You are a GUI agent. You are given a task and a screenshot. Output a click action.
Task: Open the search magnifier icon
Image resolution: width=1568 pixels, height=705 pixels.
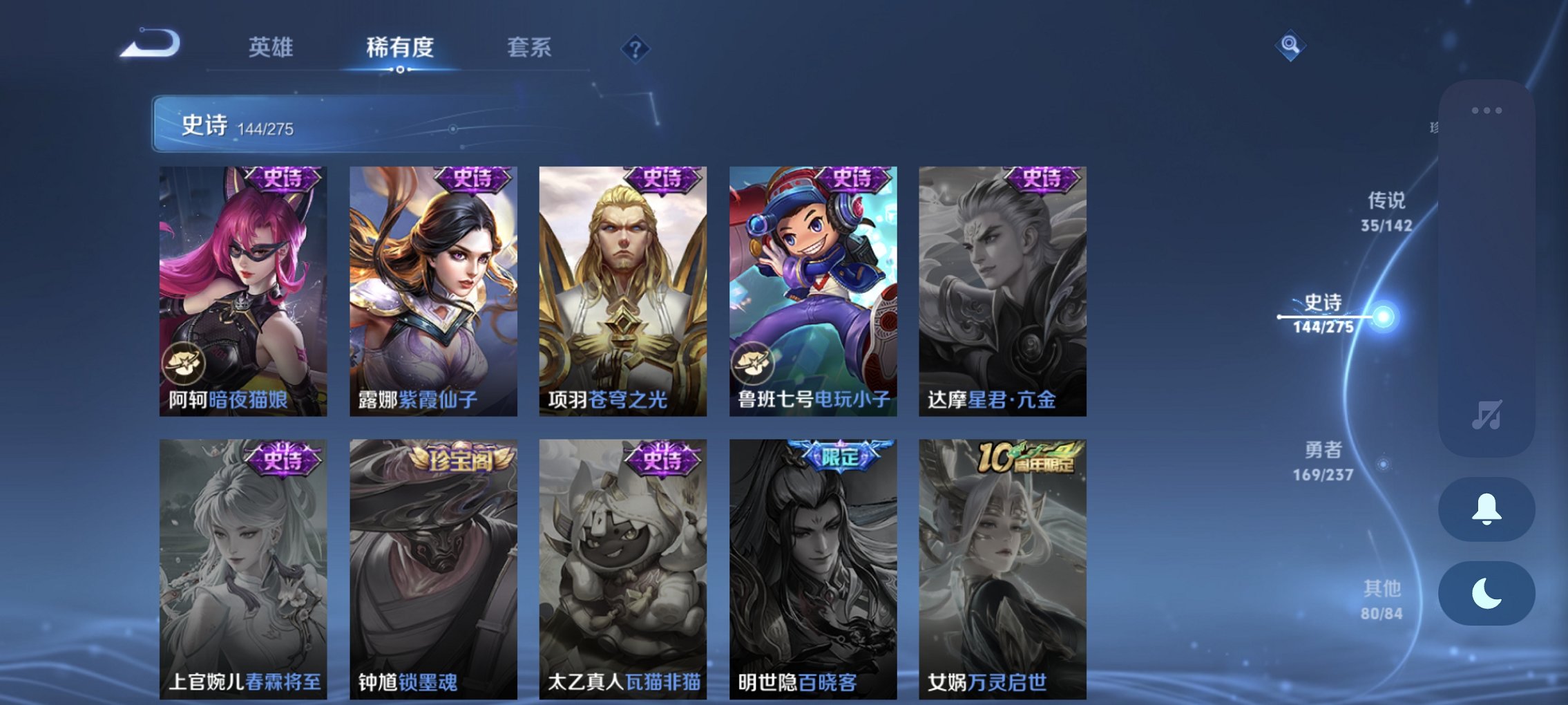click(1290, 47)
